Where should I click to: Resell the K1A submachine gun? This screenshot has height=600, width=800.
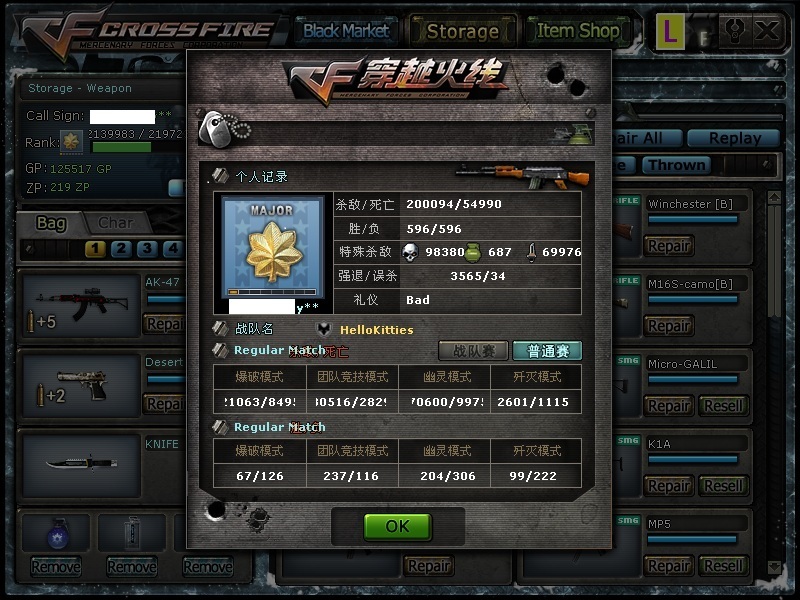click(x=723, y=485)
